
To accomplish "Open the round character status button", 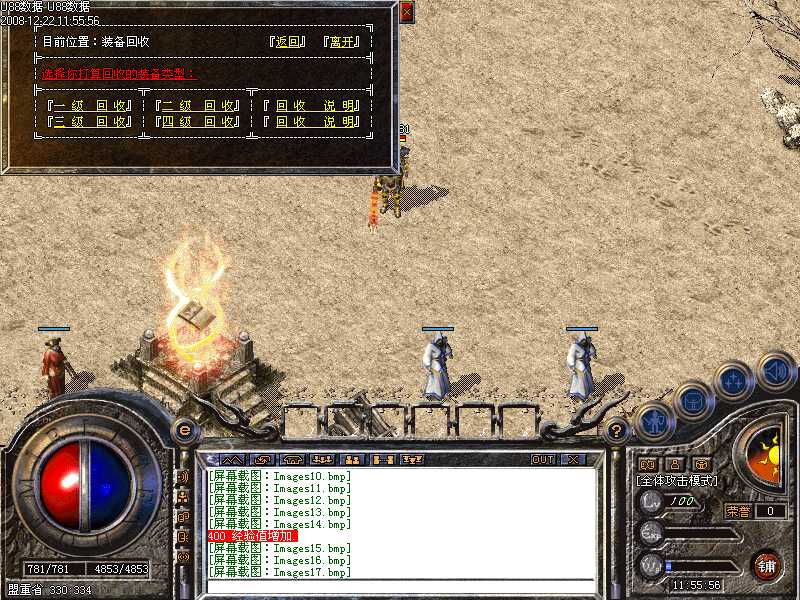I will 654,421.
